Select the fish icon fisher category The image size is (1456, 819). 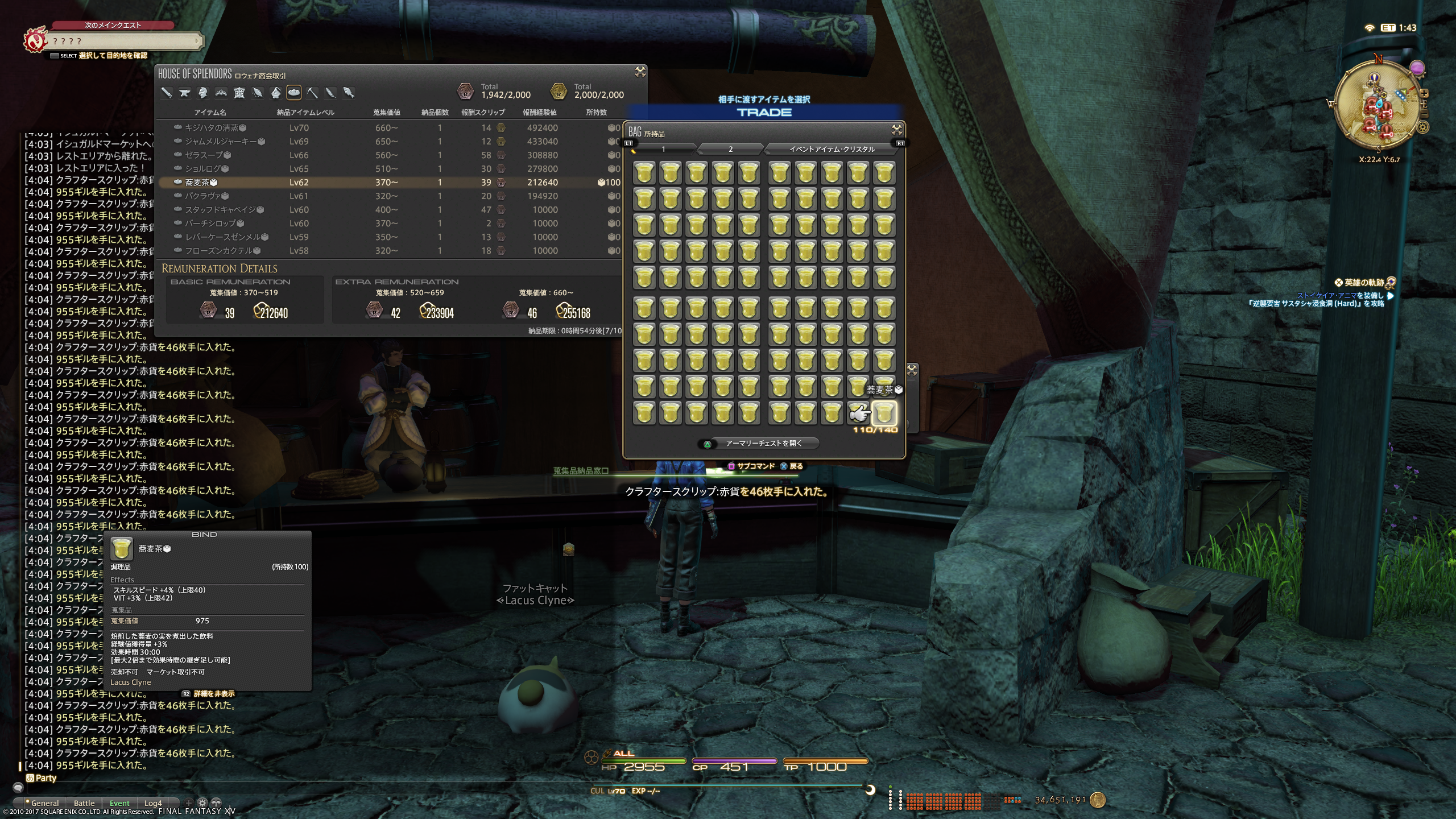click(x=349, y=93)
